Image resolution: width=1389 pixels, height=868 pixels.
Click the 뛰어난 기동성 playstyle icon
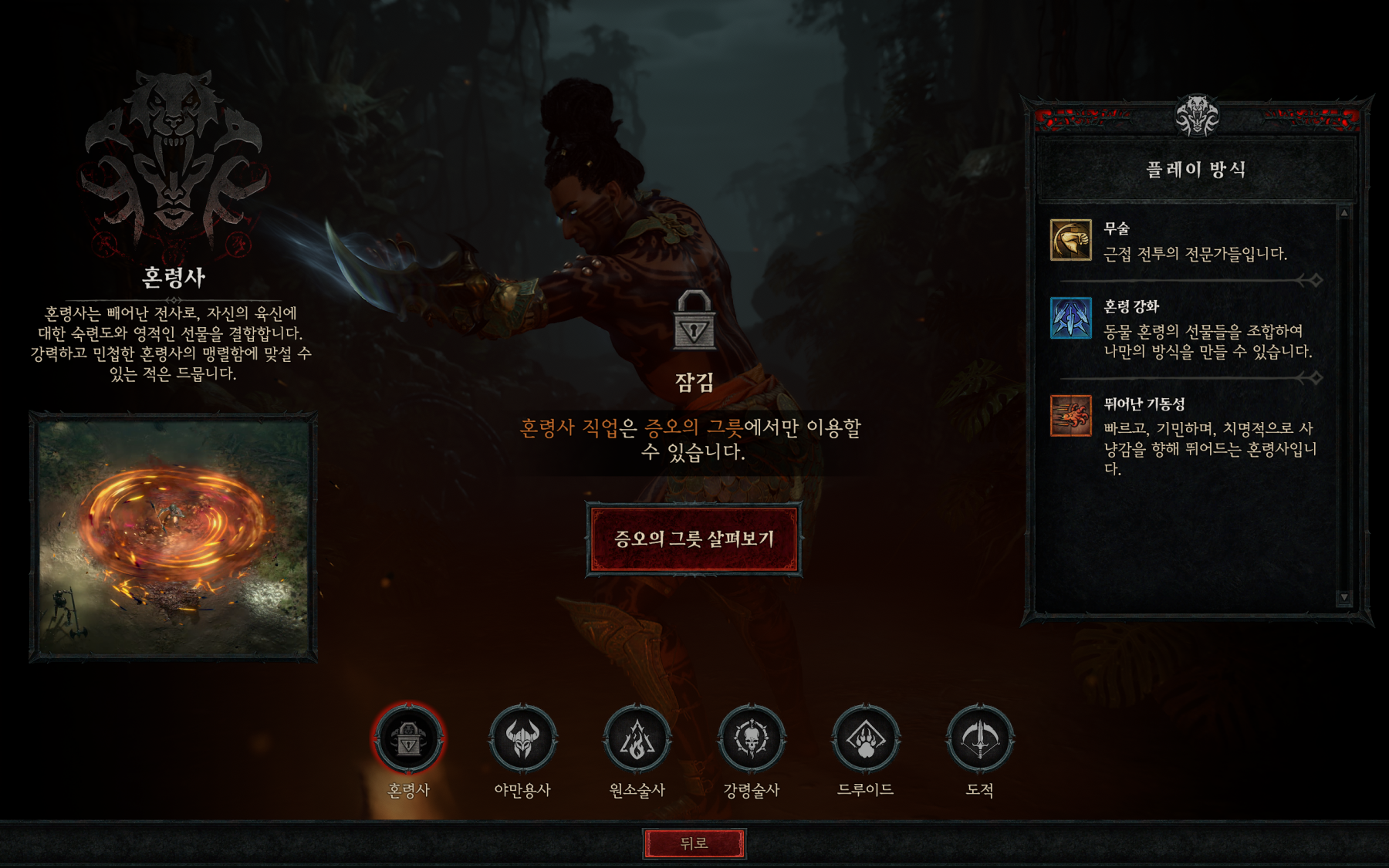[1070, 415]
